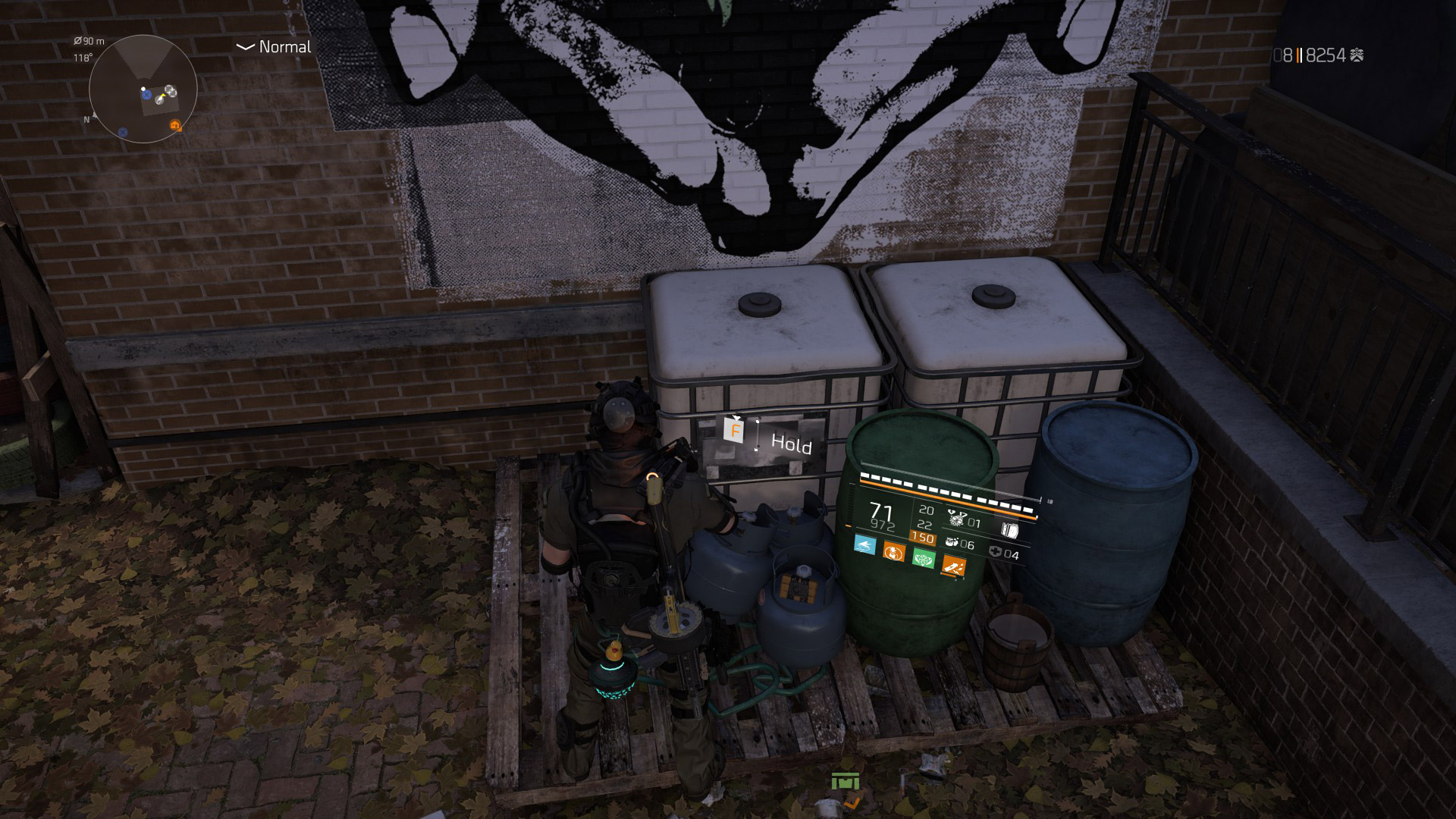Activate the orange firing weapon skill icon
Viewport: 1456px width, 819px height.
[953, 565]
